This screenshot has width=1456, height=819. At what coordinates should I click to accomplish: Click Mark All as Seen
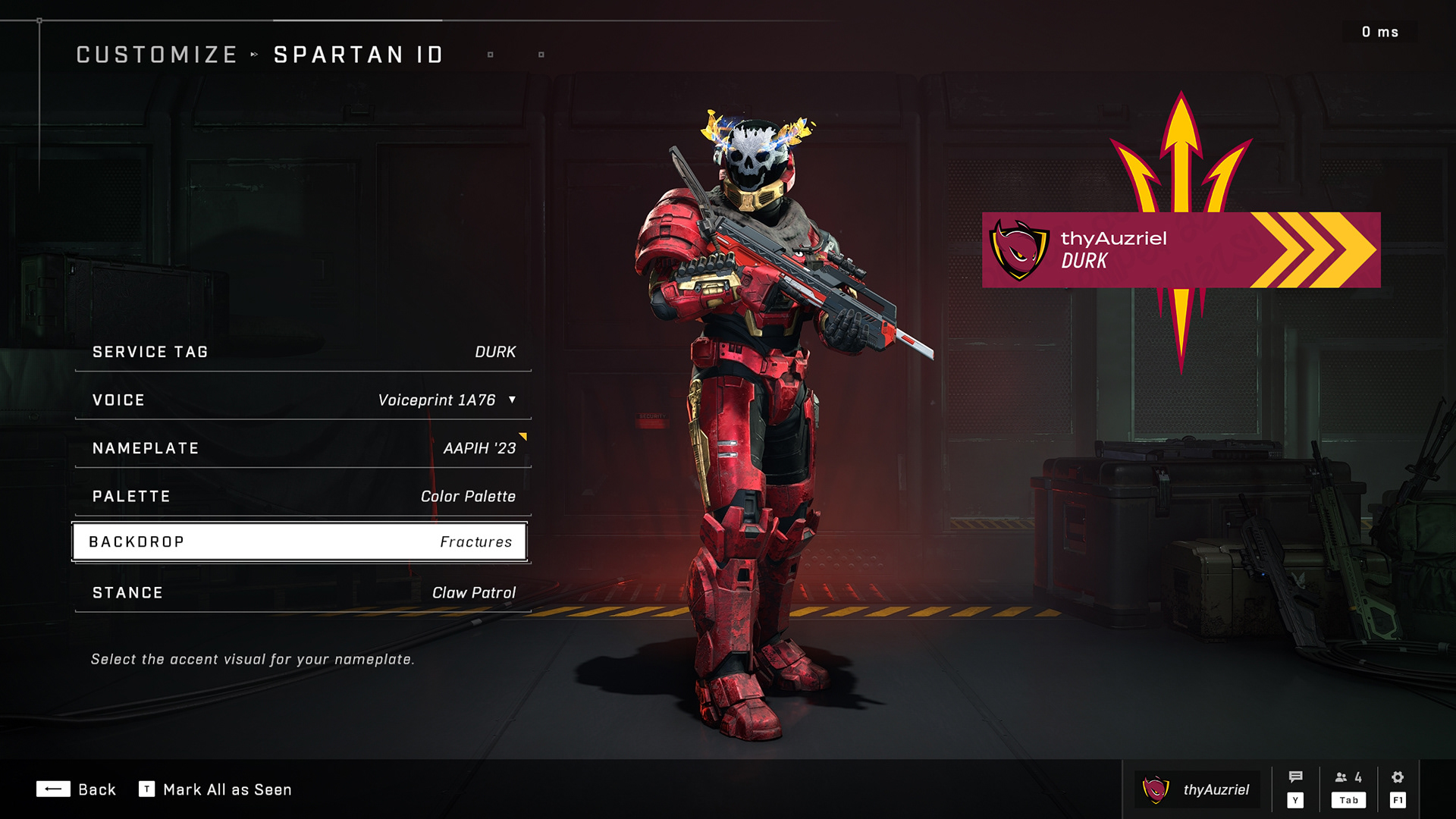click(215, 789)
